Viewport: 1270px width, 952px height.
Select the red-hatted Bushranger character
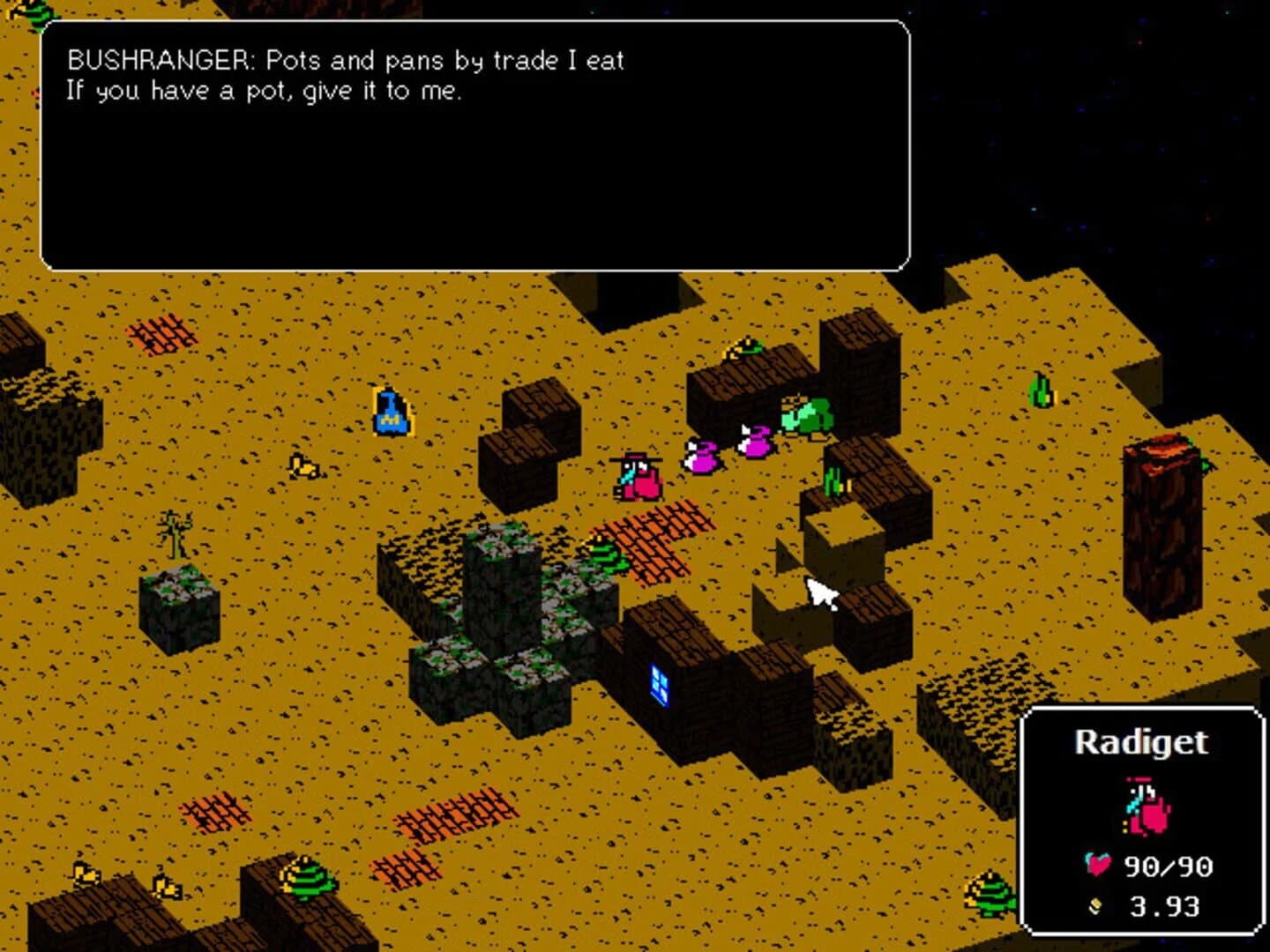coord(637,476)
